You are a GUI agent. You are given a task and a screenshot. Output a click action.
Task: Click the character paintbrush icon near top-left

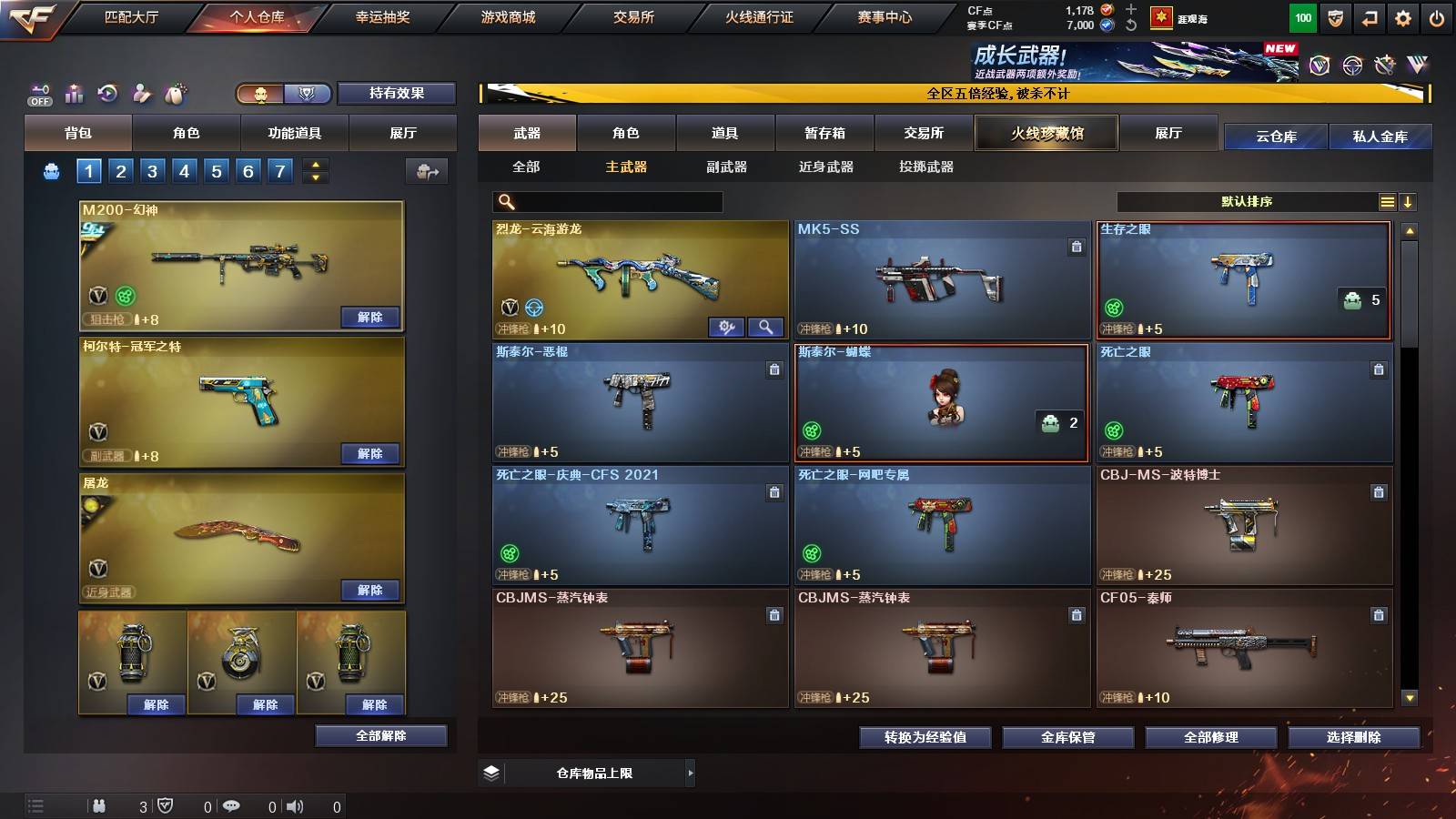click(x=141, y=94)
